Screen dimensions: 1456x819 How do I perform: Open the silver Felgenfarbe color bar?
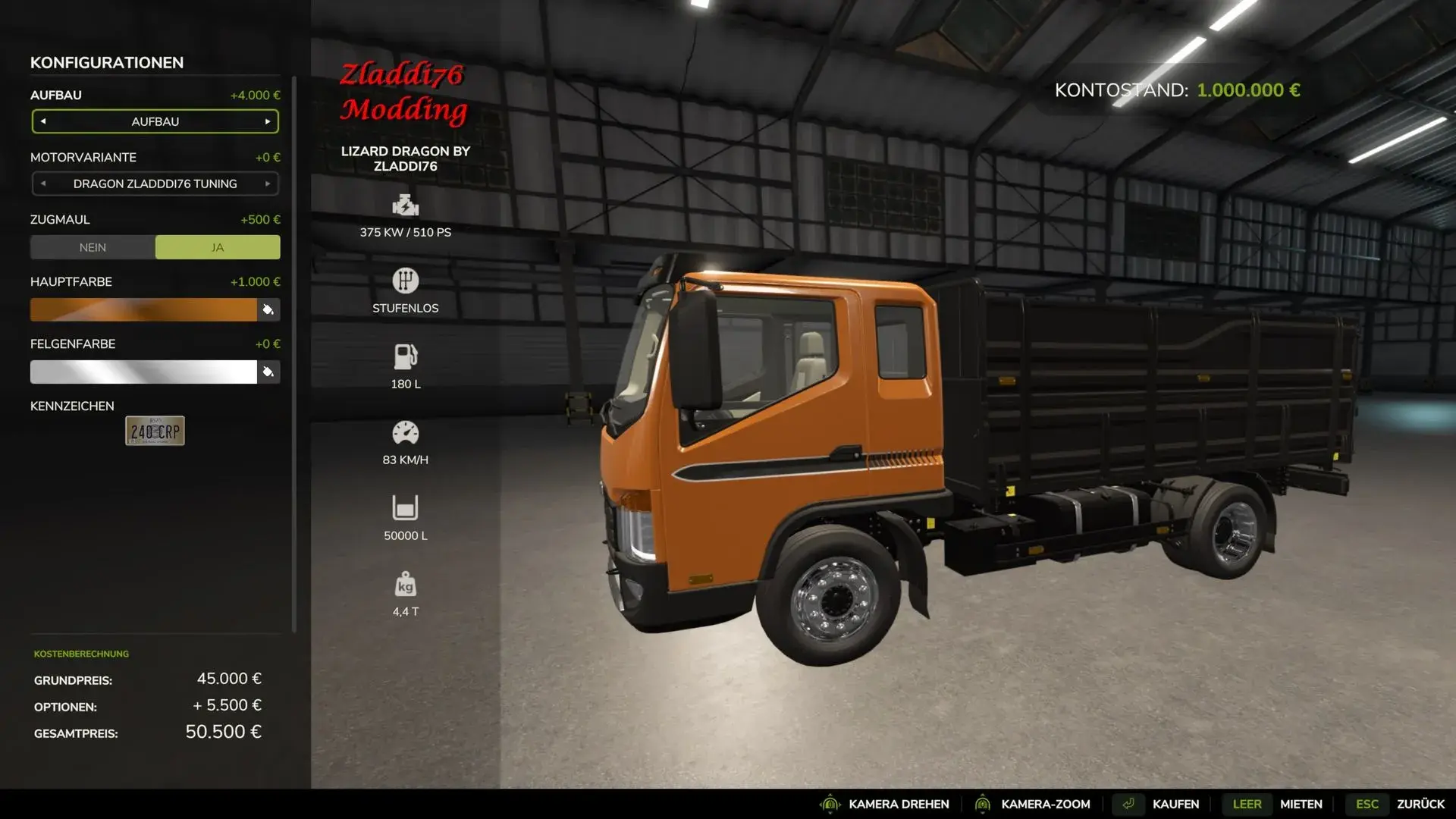coord(143,372)
